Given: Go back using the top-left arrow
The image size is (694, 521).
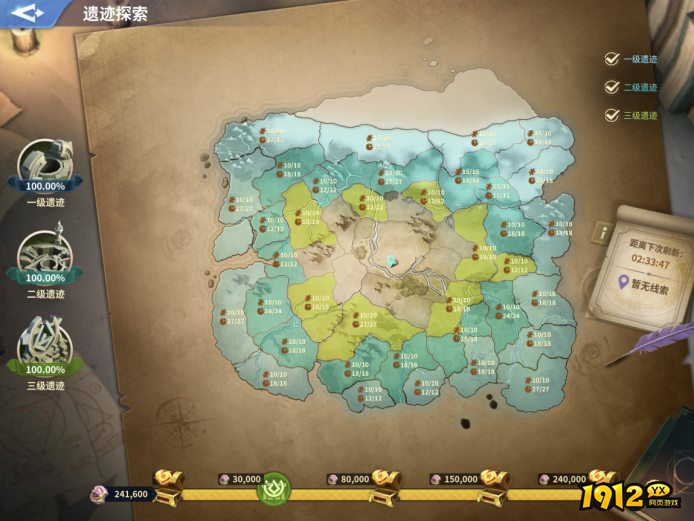Looking at the screenshot, I should 28,13.
